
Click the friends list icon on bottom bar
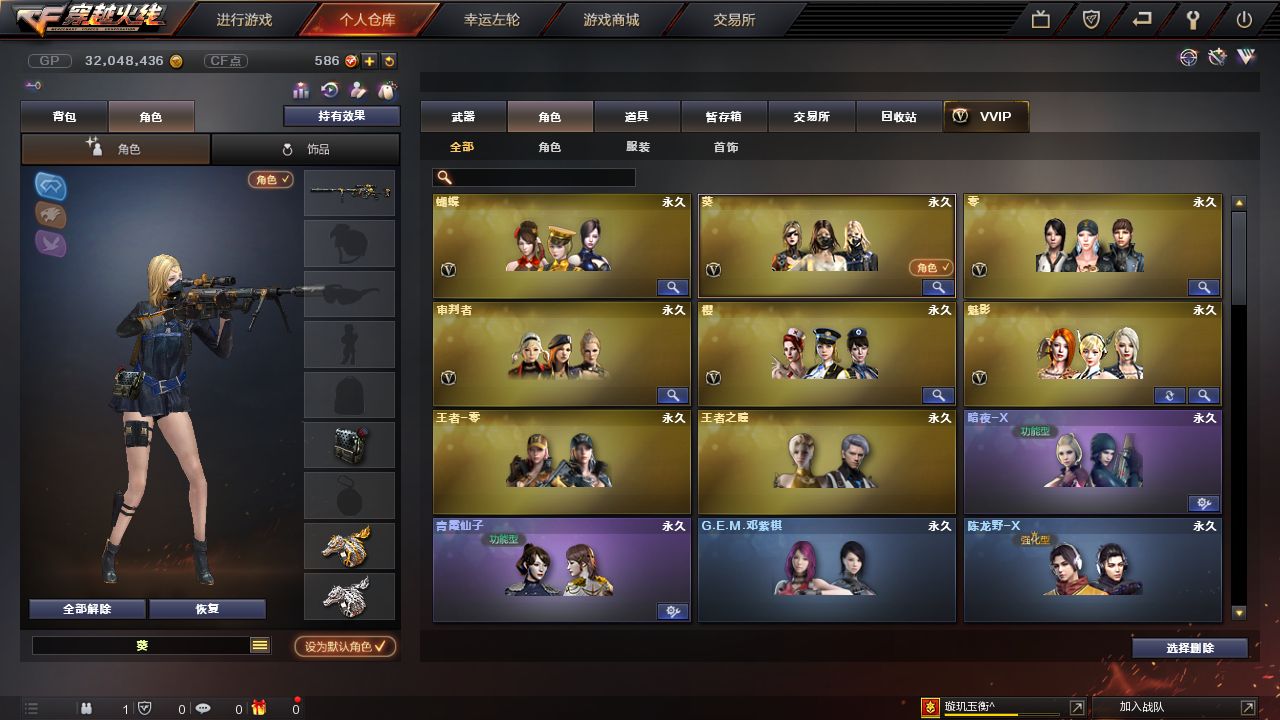(86, 708)
